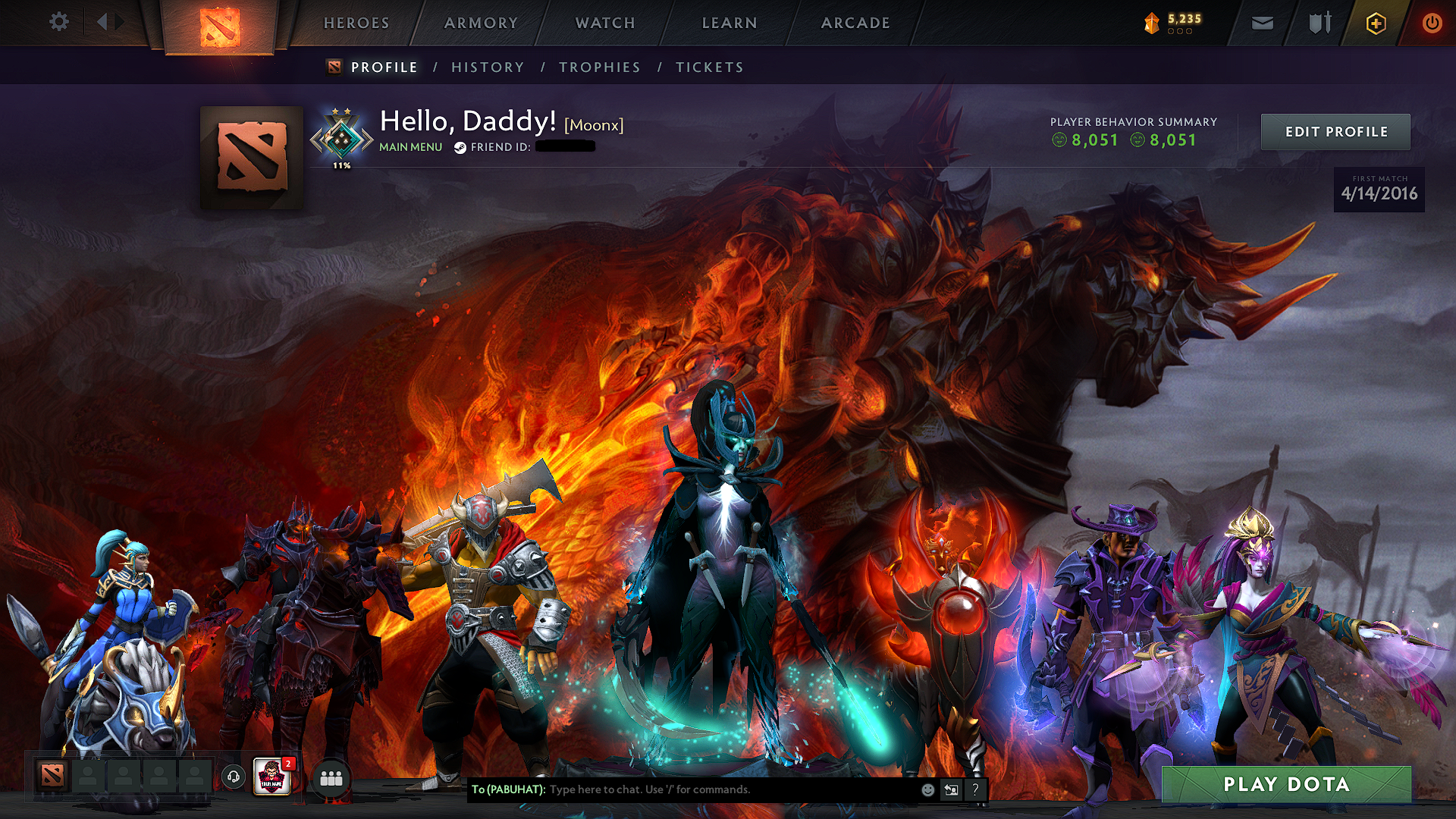
Task: Quit the game using the power icon
Action: (x=1432, y=23)
